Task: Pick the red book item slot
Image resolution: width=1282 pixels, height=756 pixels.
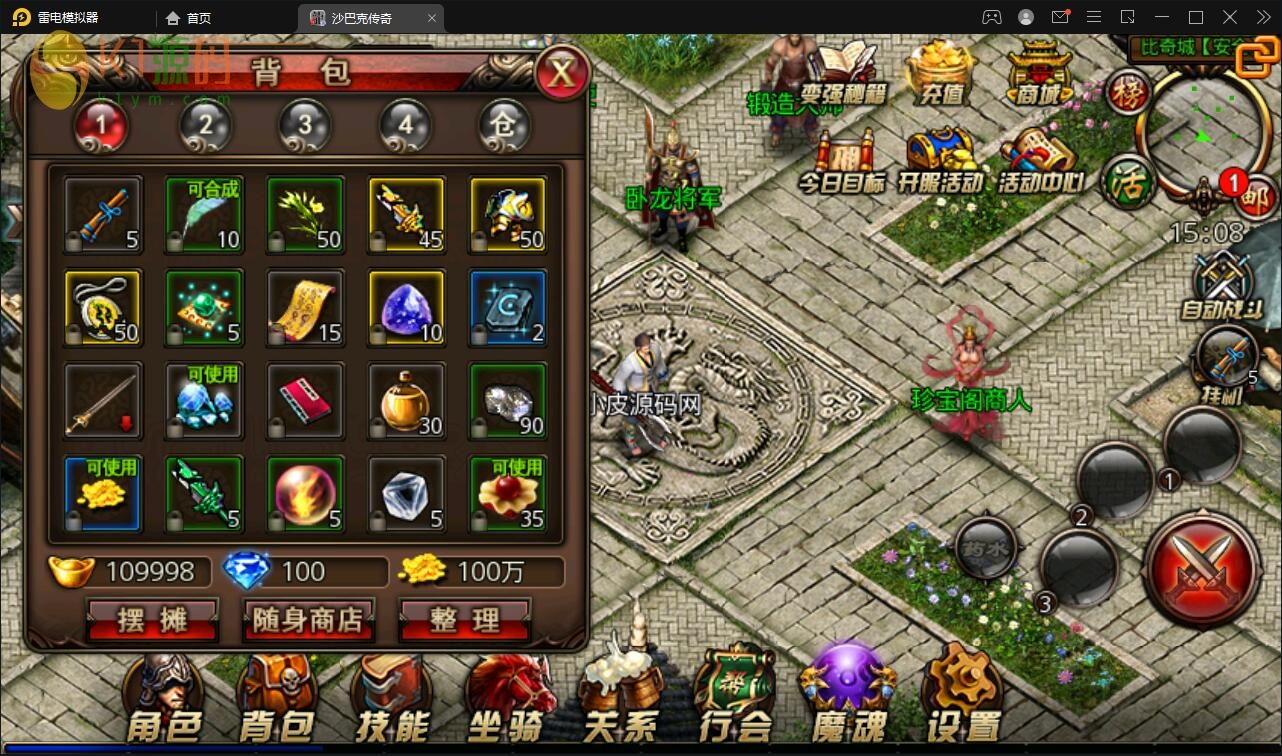Action: [306, 401]
